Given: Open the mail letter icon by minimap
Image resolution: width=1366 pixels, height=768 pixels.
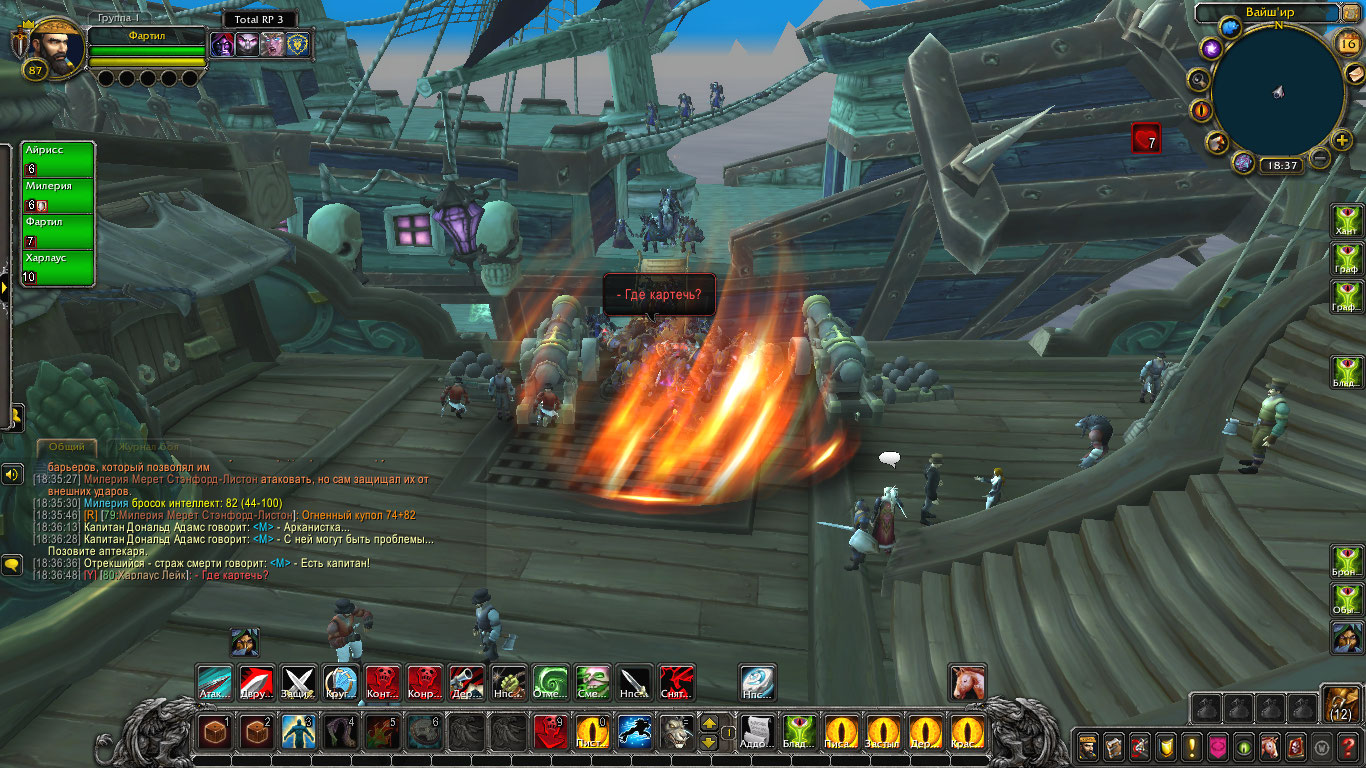Looking at the screenshot, I should click(1353, 74).
